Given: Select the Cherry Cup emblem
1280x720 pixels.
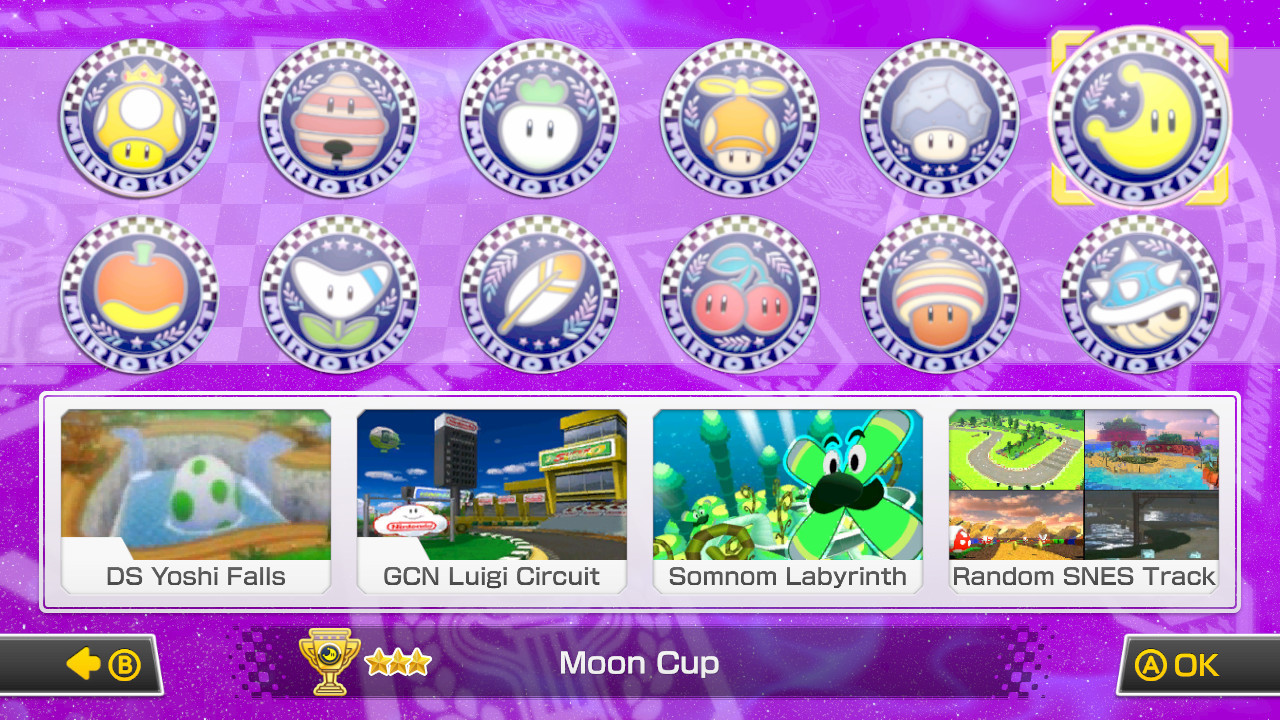Looking at the screenshot, I should coord(739,294).
